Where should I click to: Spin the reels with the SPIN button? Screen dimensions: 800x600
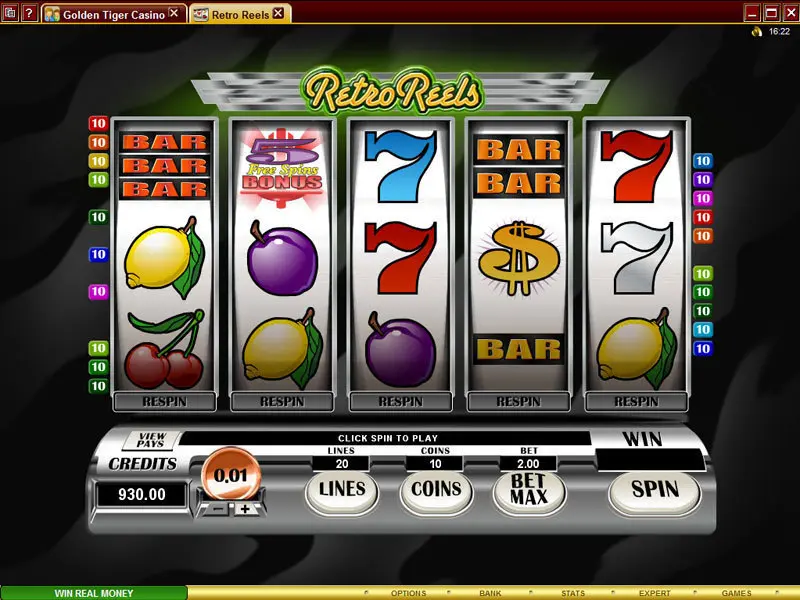tap(654, 489)
